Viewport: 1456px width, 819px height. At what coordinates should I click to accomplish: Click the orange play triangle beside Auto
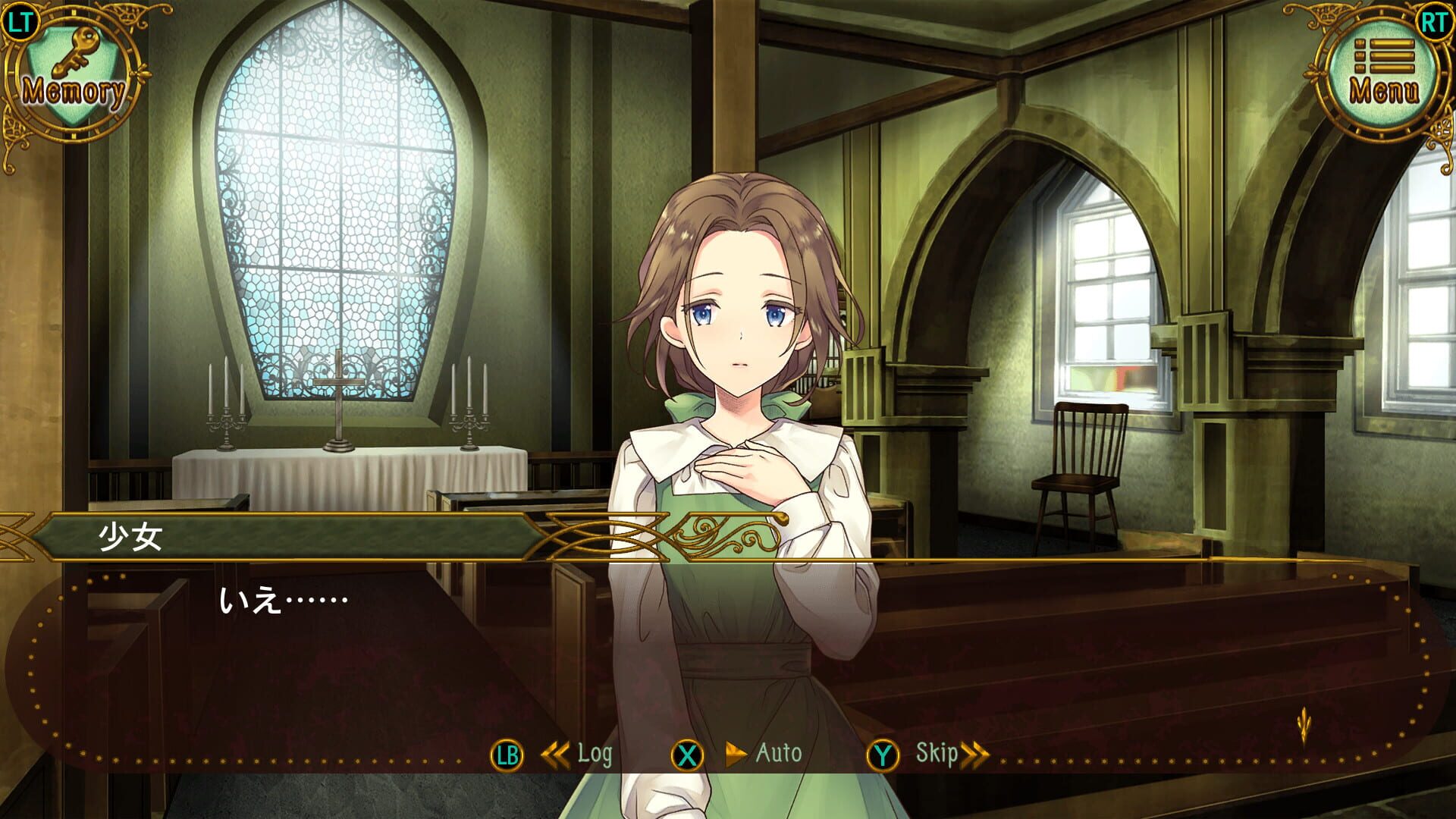coord(735,755)
